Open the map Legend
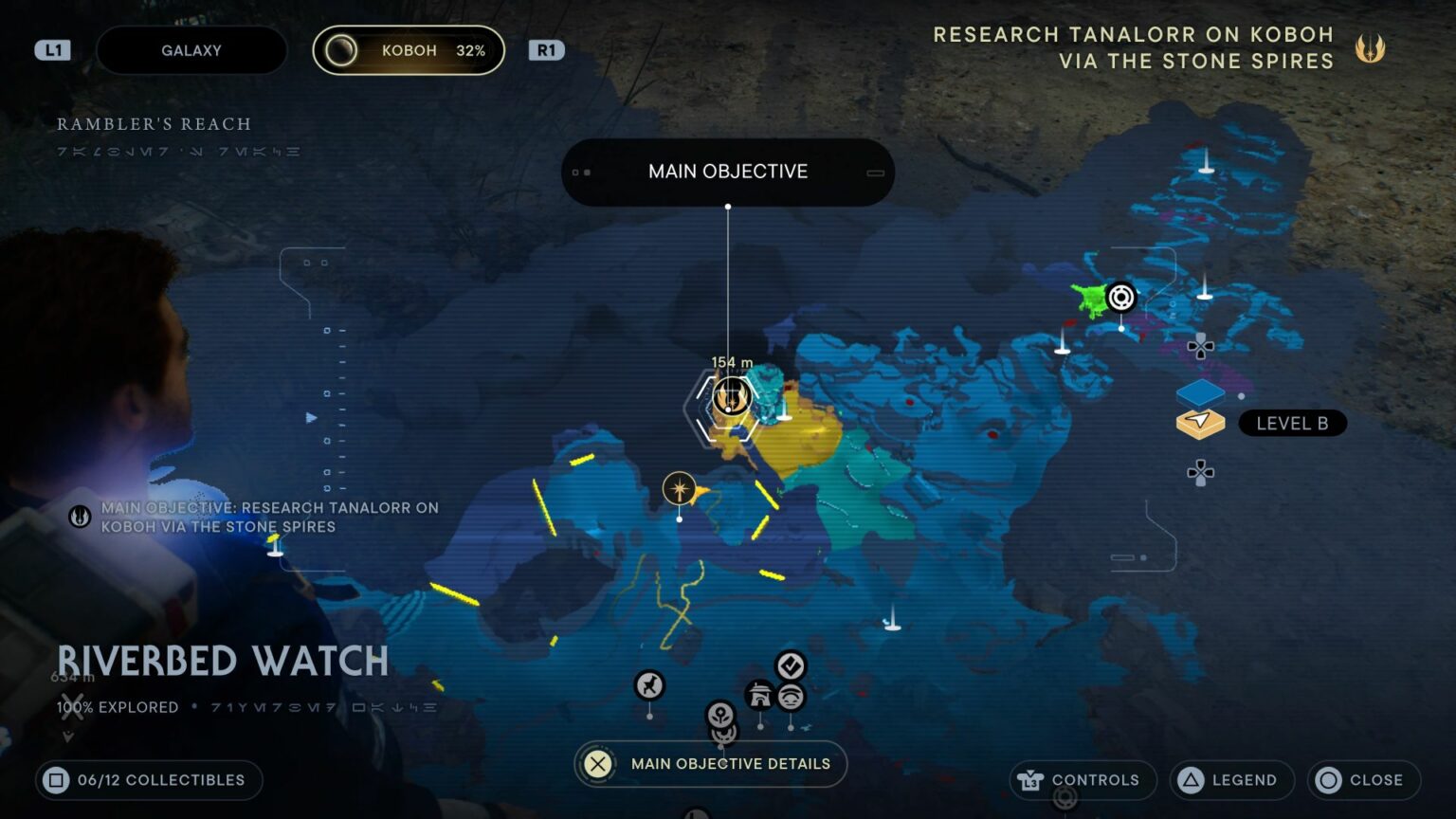Screen dimensions: 1456x819 [1230, 779]
